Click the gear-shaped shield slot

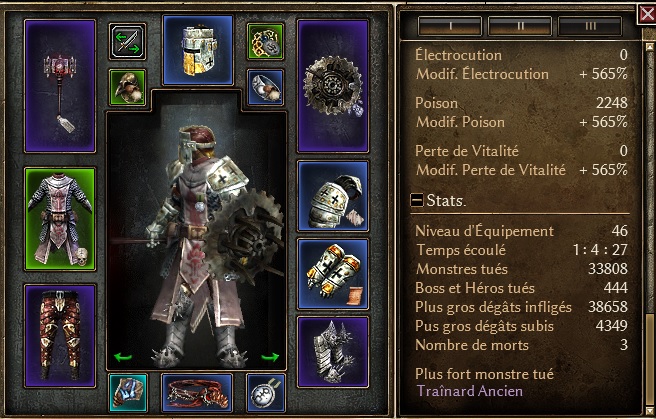(333, 84)
